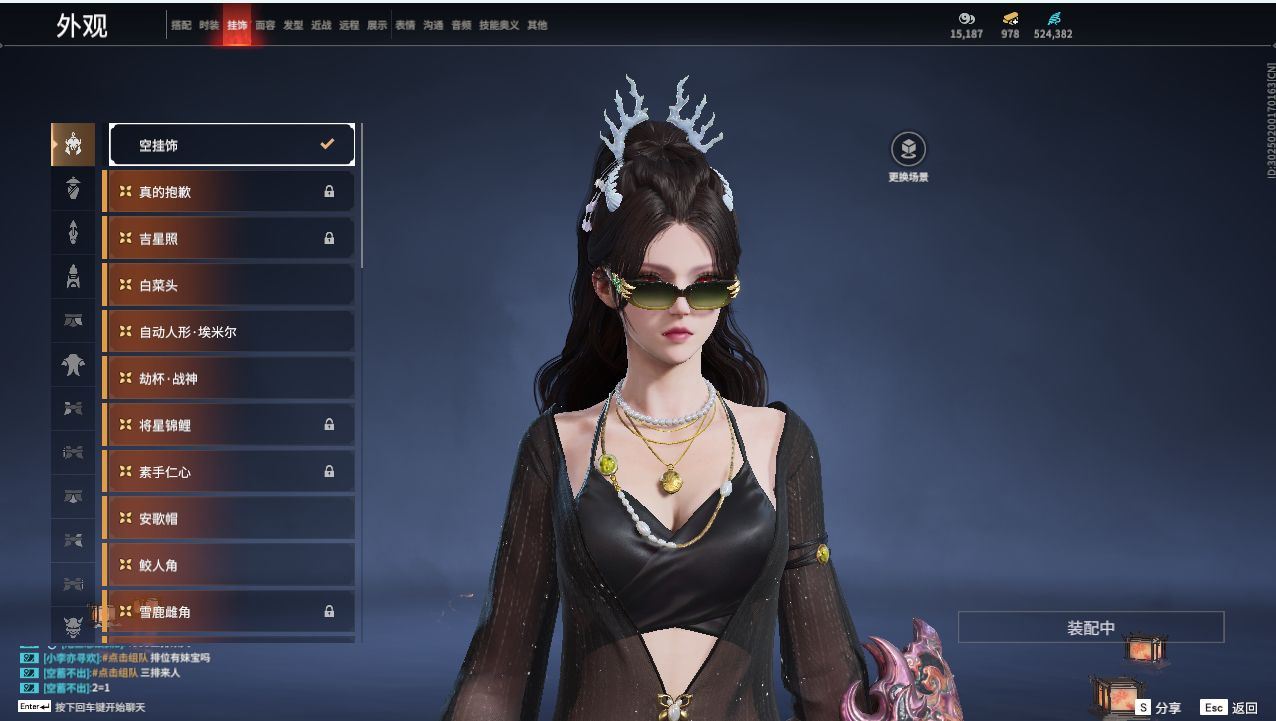
Task: Select the 空挂饰 (no accessory) entry
Action: coord(231,145)
